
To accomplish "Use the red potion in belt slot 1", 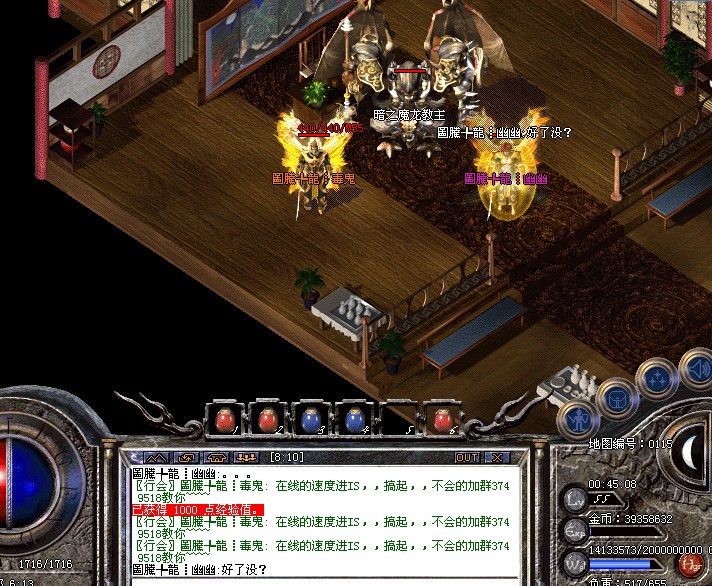I will point(224,420).
